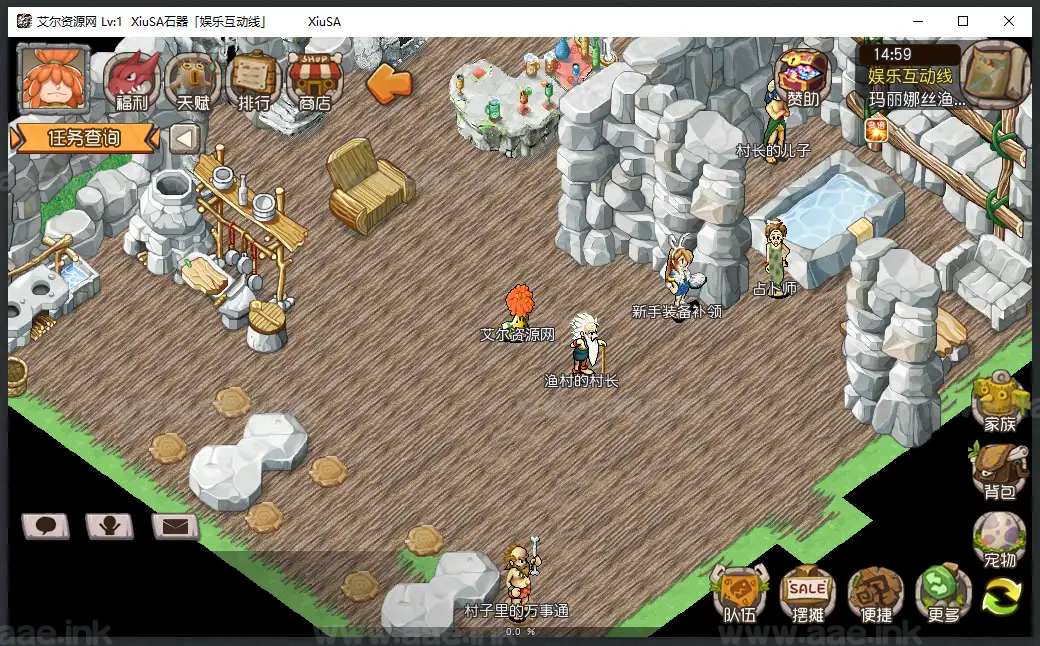Open the mail envelope button
This screenshot has width=1040, height=646.
(x=175, y=525)
